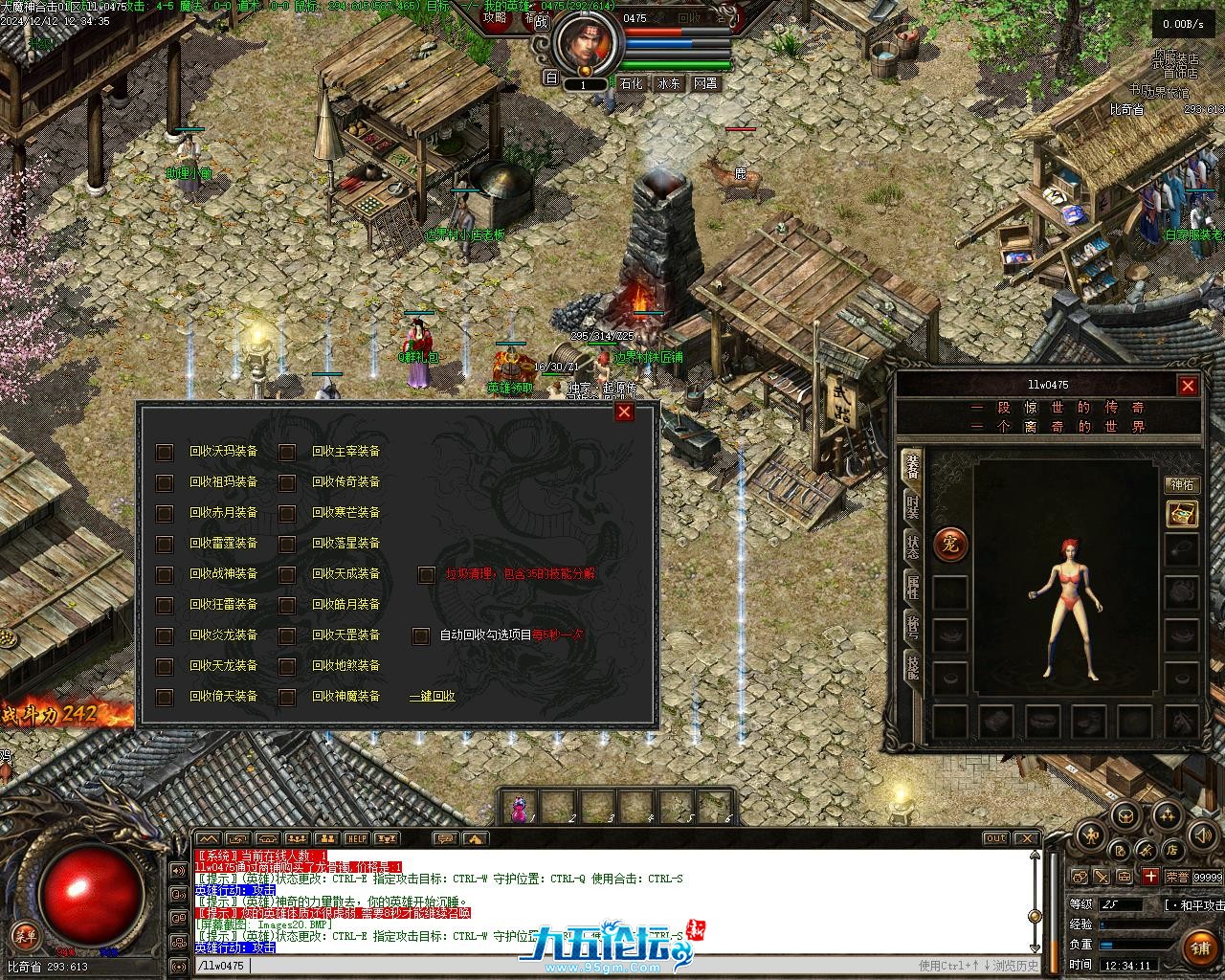Close the equipment recycle panel
The image size is (1225, 980).
click(x=624, y=412)
